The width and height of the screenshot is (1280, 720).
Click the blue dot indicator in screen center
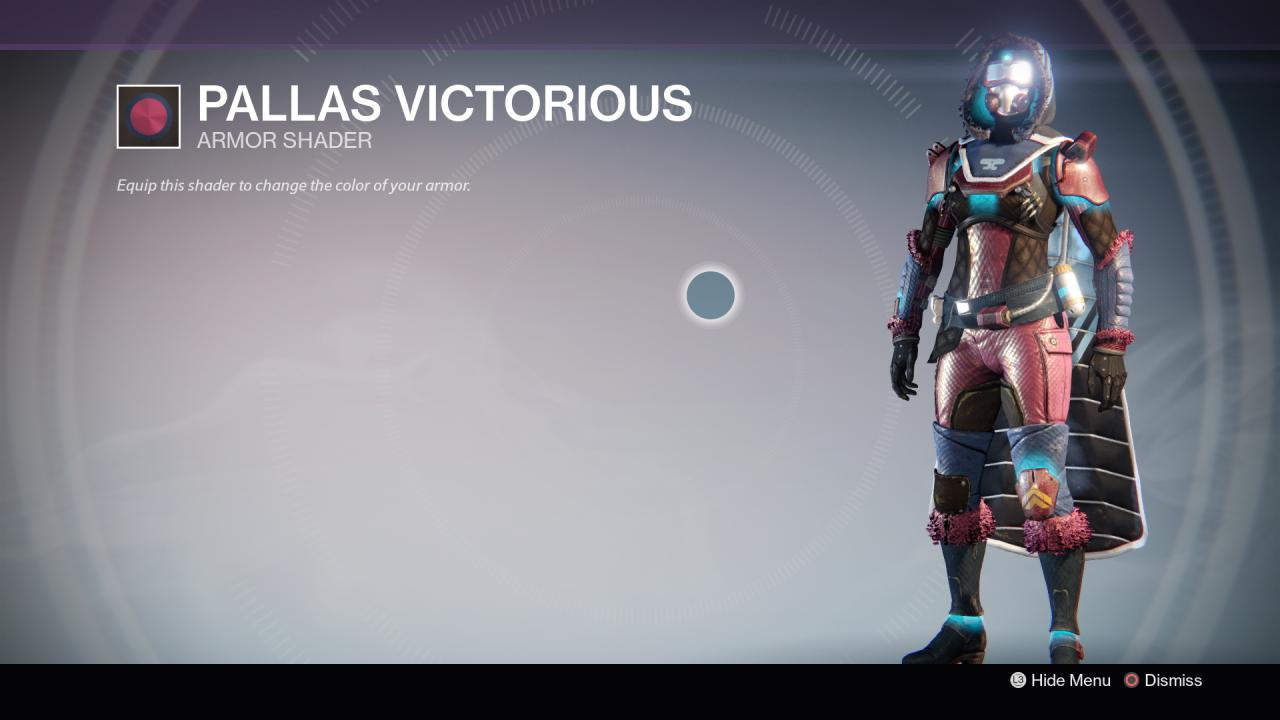coord(710,295)
